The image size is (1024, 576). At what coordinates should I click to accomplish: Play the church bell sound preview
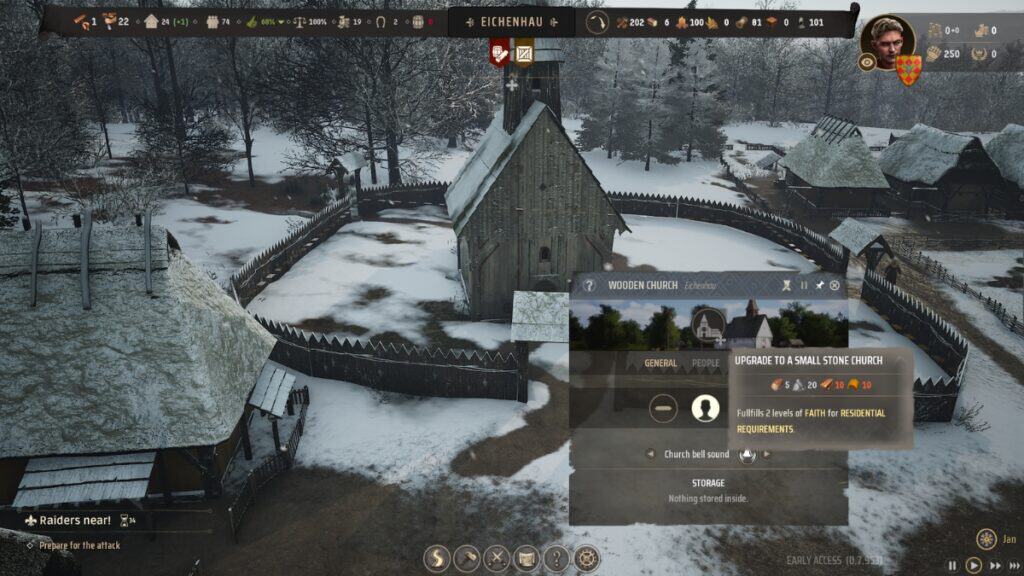coord(746,454)
